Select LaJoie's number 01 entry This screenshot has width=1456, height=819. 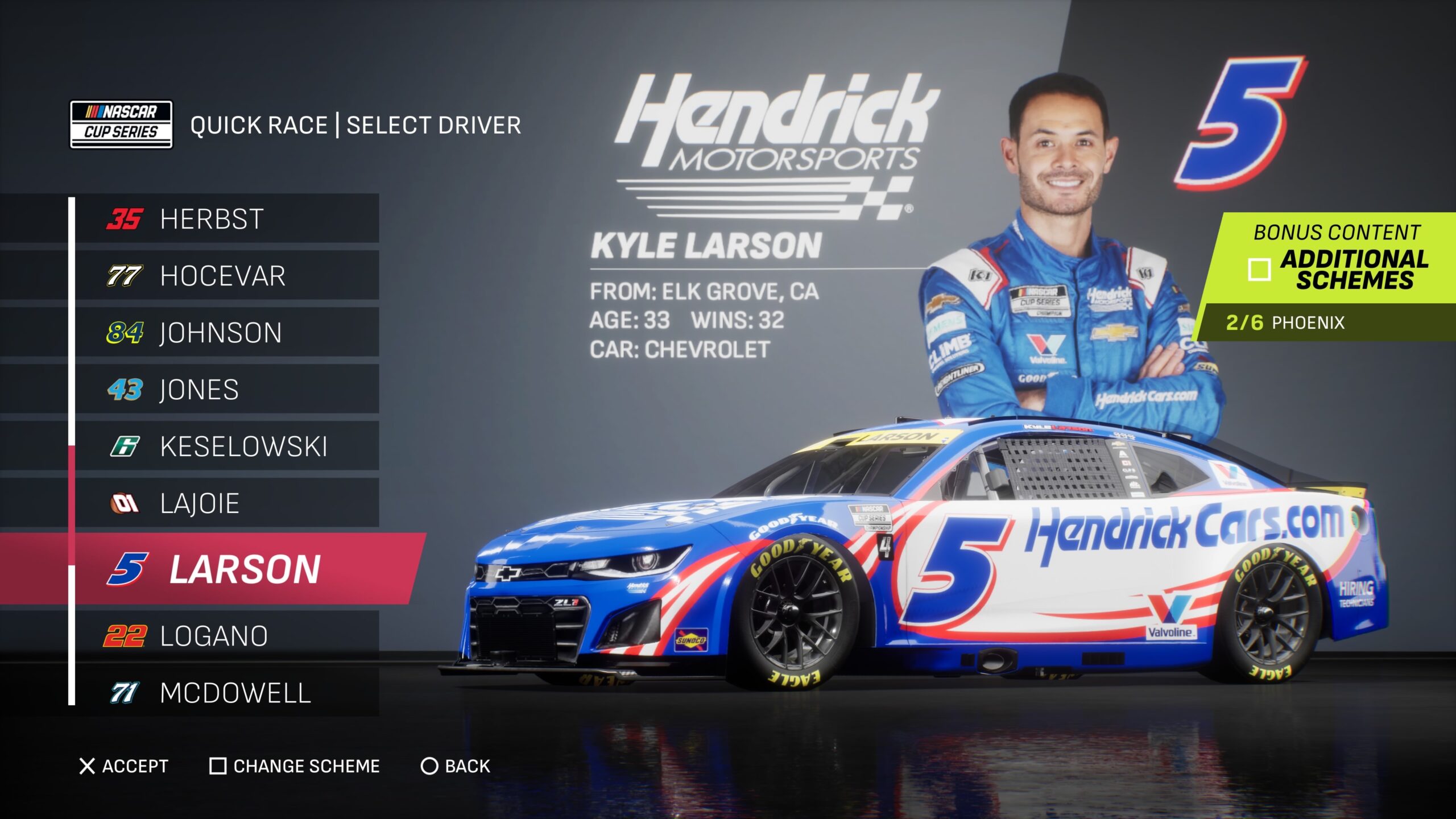click(x=226, y=503)
